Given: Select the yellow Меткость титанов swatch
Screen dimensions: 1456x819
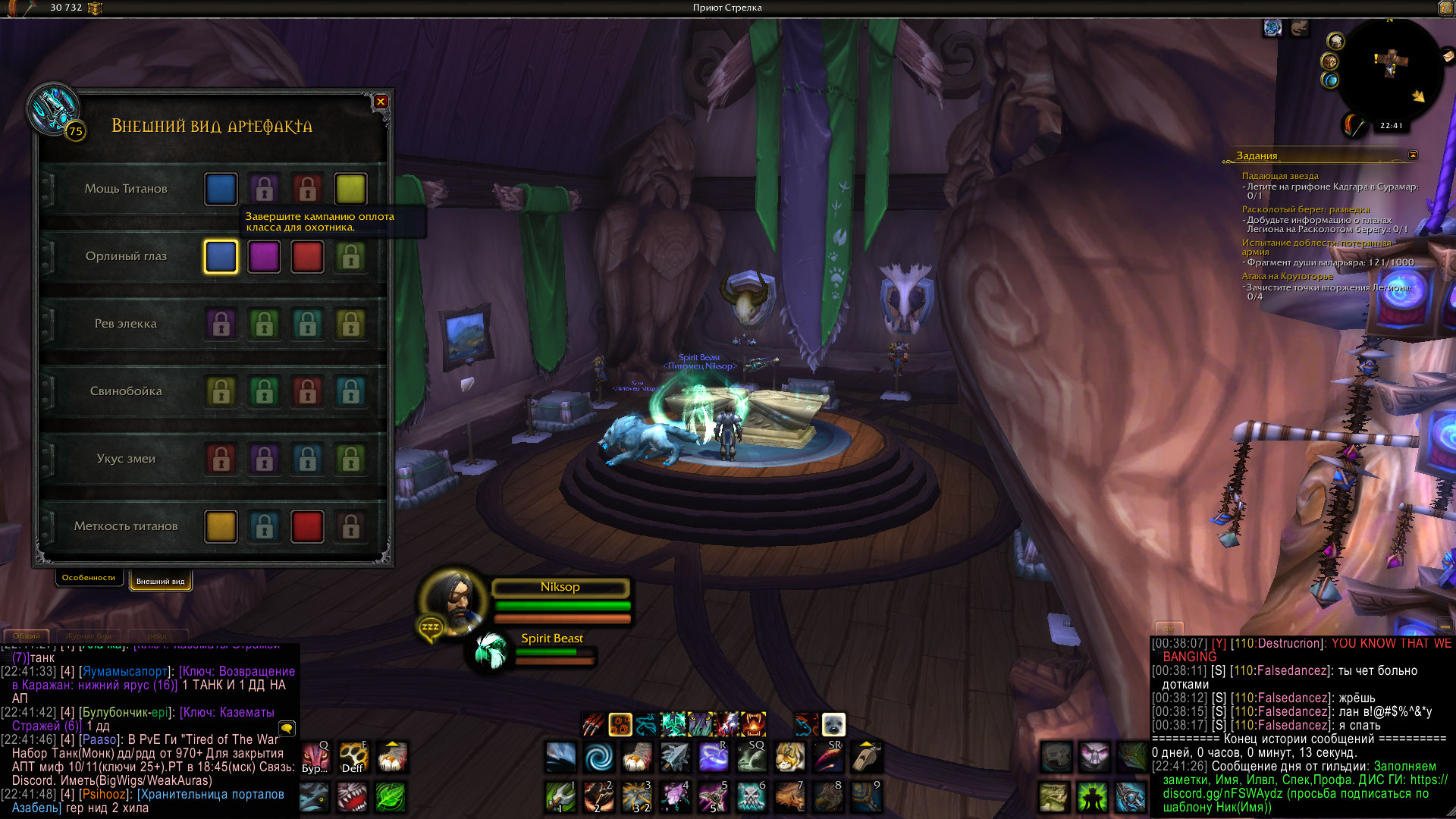Looking at the screenshot, I should 221,526.
